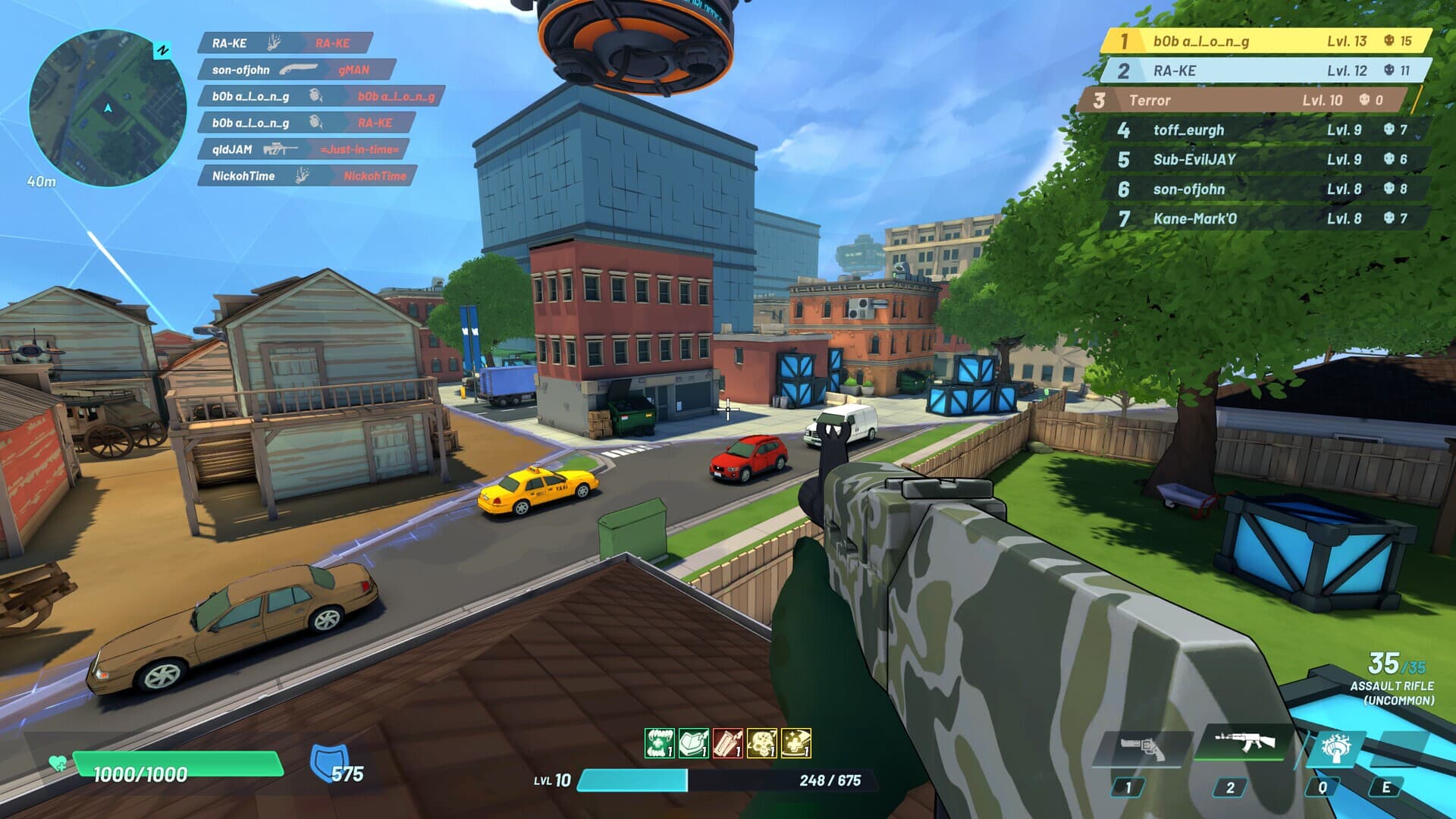
Task: Select the yellow skull perk icon
Action: (x=761, y=743)
